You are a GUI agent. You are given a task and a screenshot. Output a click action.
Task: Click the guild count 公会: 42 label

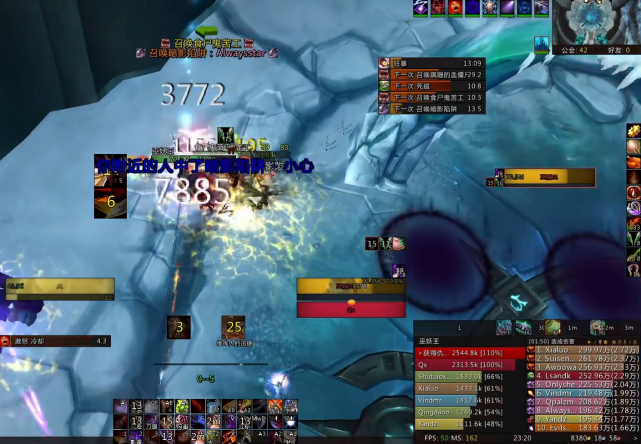tap(575, 49)
